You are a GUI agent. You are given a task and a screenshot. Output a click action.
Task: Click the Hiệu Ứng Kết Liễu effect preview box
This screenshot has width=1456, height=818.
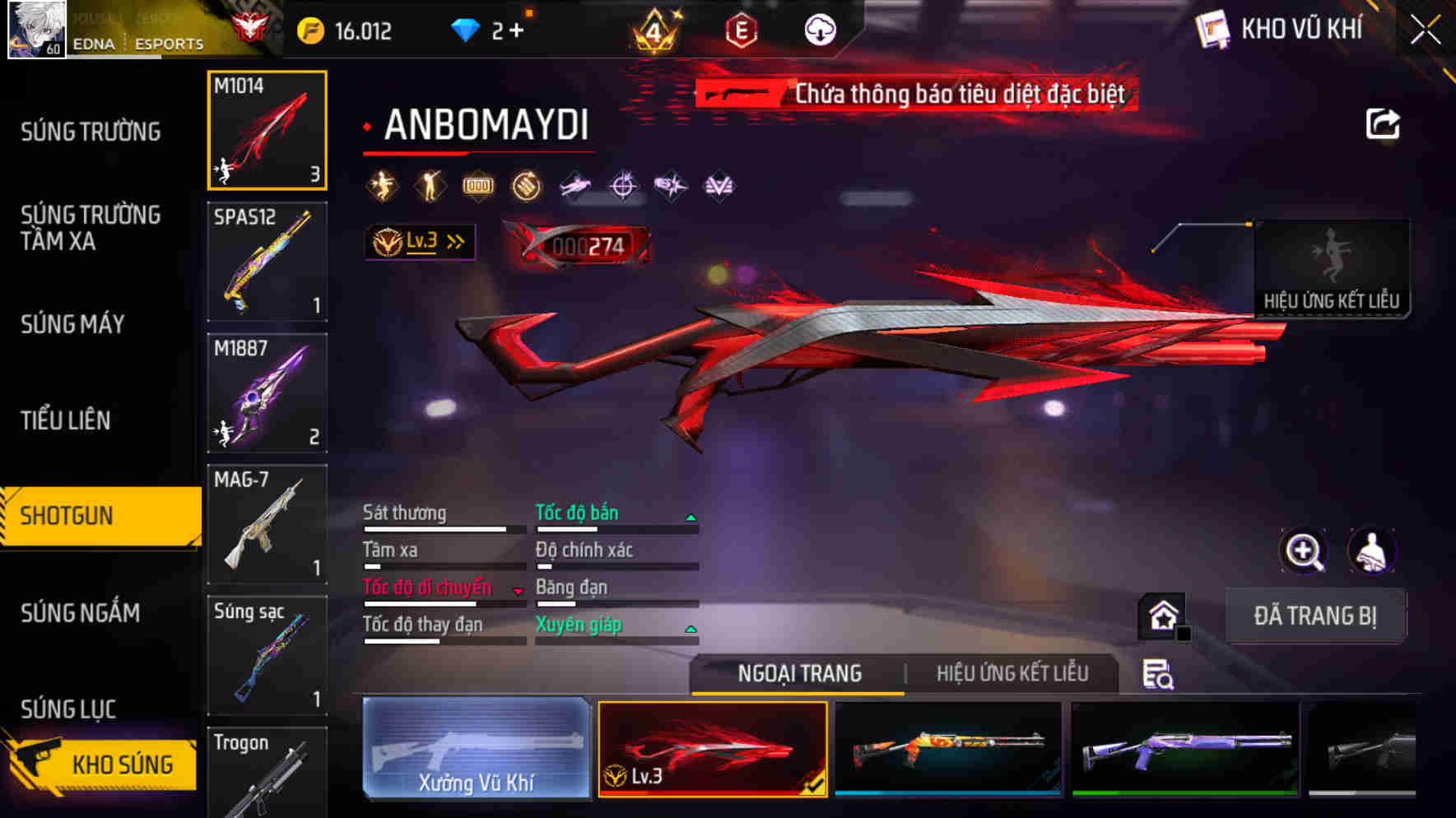click(x=1331, y=267)
